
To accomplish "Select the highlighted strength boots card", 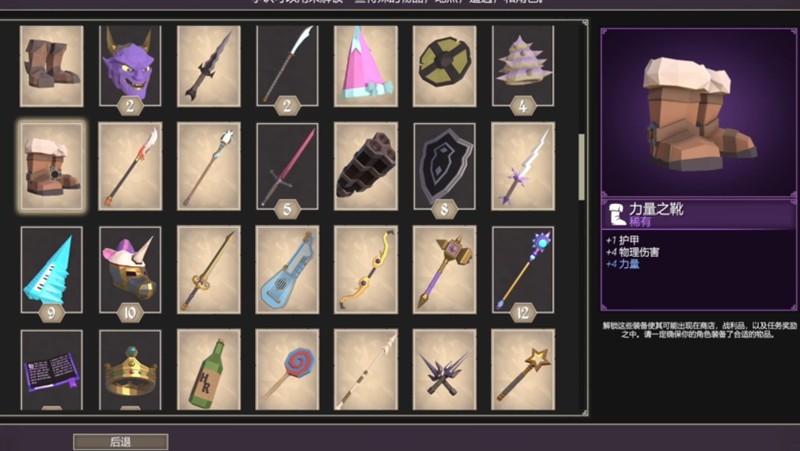I will click(x=52, y=166).
